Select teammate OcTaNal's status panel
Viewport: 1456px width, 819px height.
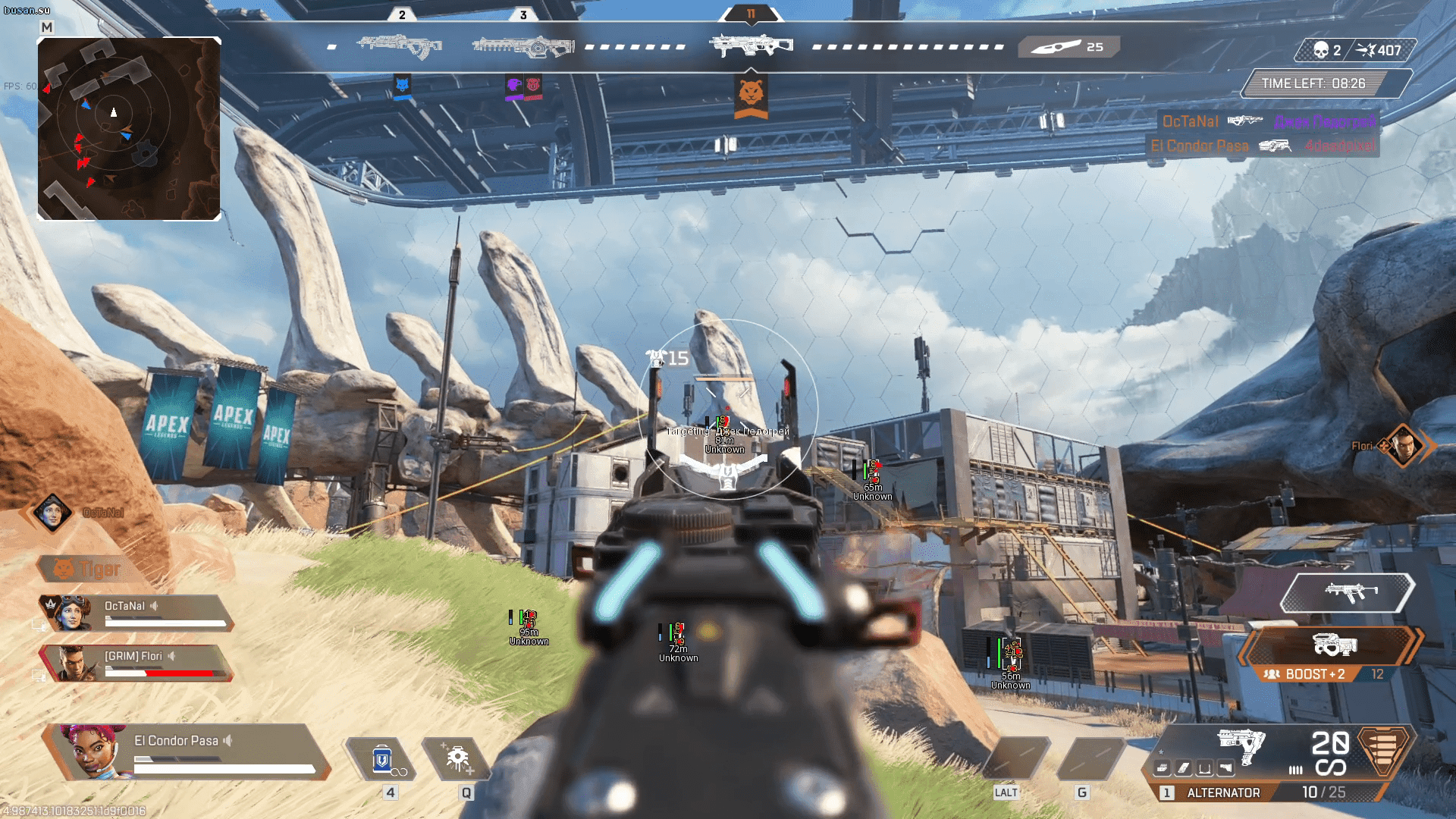click(136, 613)
